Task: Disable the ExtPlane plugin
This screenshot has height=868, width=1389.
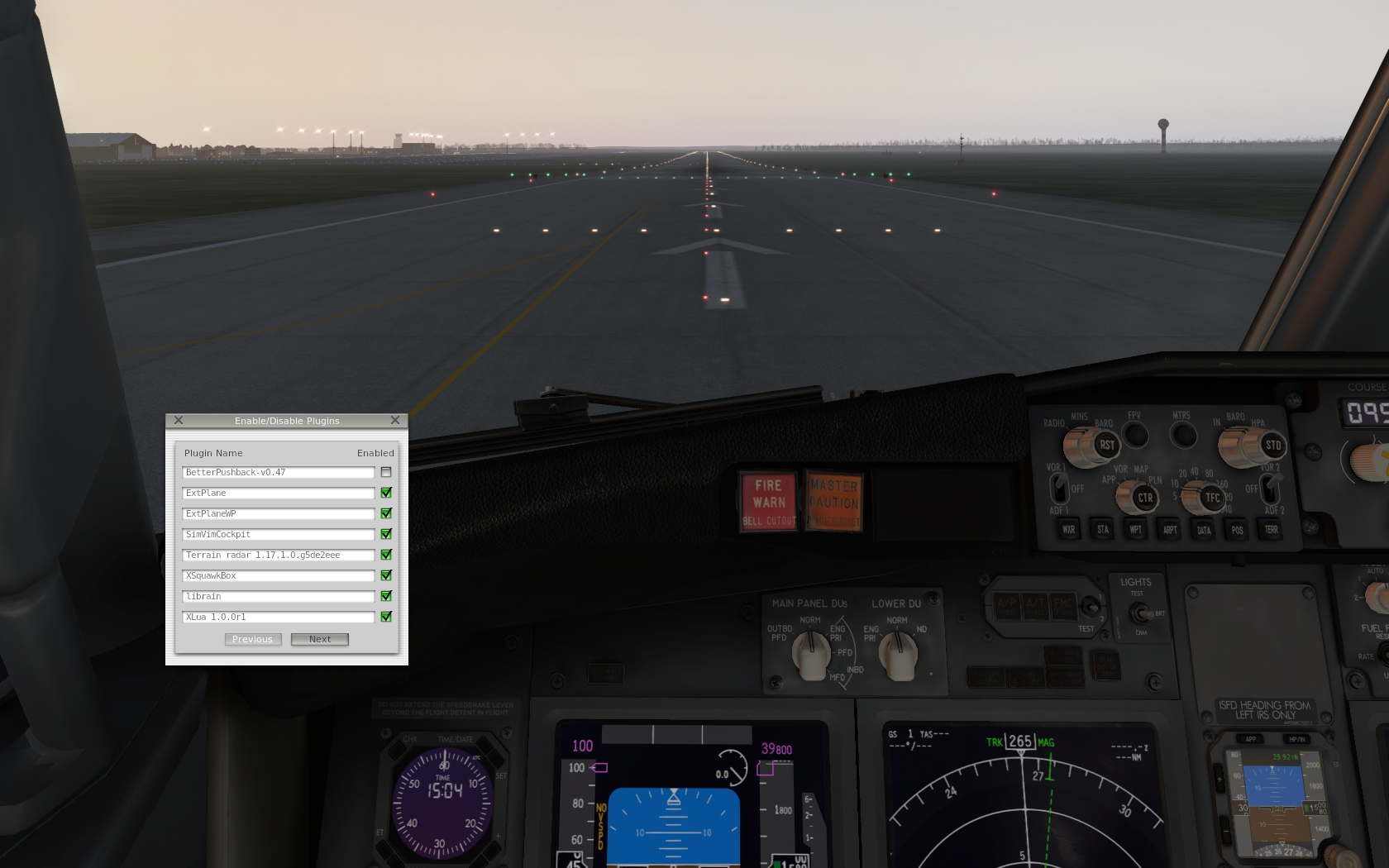Action: pos(386,493)
